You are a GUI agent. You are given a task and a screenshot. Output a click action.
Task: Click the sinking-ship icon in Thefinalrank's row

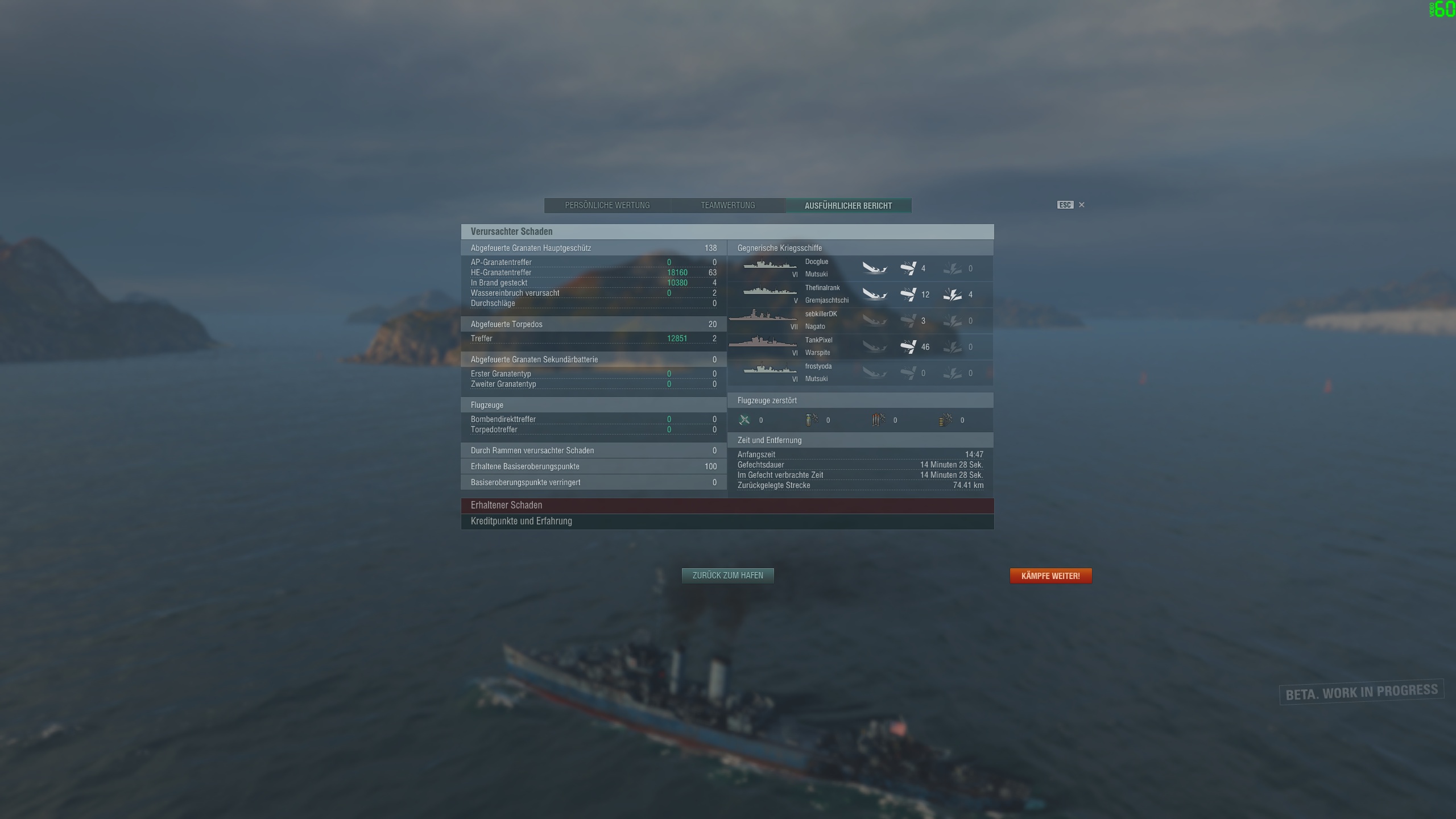tap(875, 295)
